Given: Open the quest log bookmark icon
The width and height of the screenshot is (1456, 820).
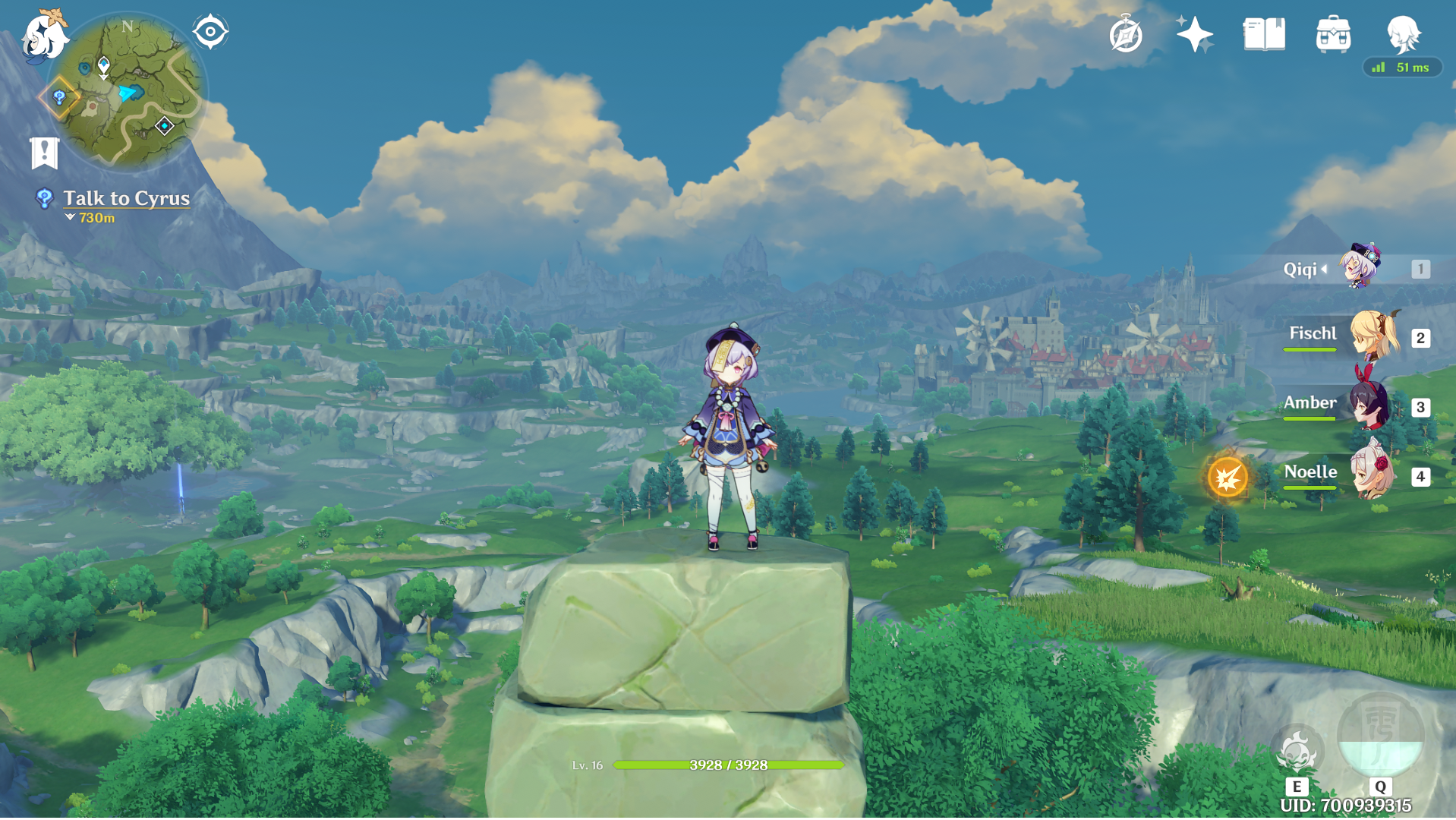Looking at the screenshot, I should point(45,153).
